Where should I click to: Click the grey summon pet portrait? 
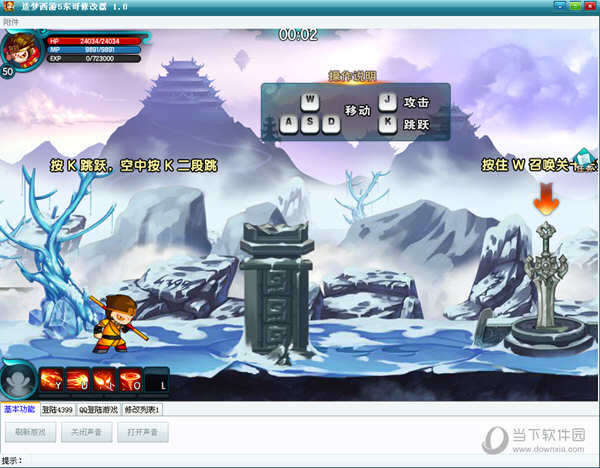[17, 380]
